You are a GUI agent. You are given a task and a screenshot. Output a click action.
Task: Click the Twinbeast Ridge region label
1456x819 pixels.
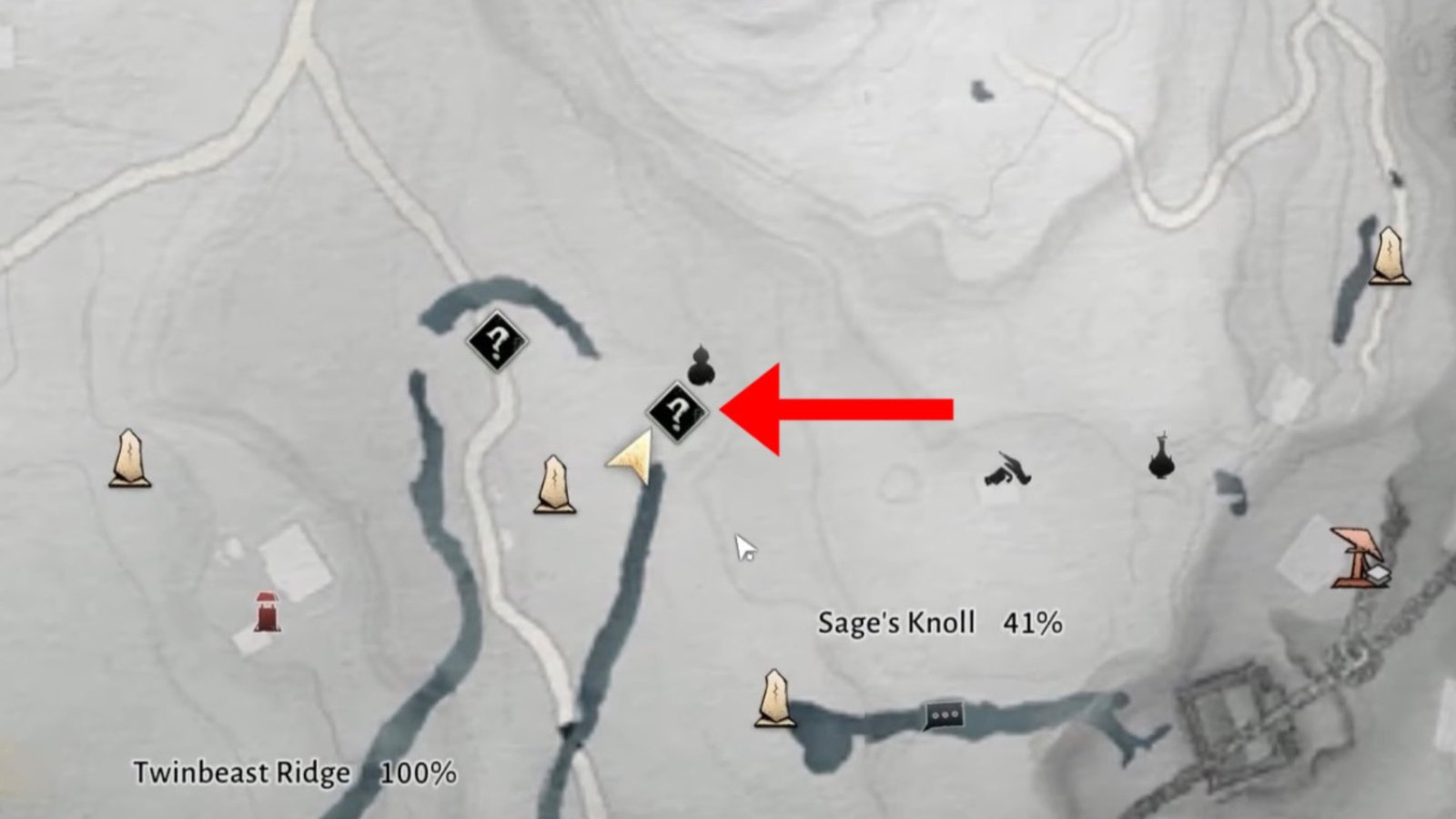click(x=240, y=773)
